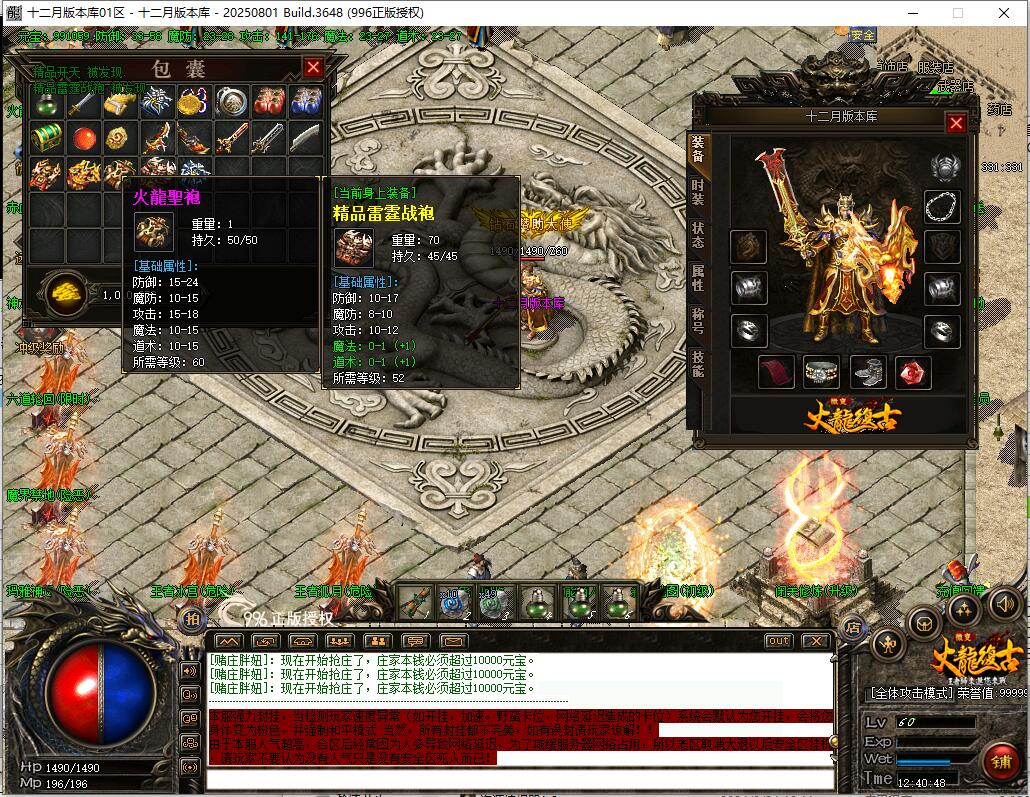This screenshot has width=1030, height=797.
Task: Open the 技能 skills tab
Action: click(x=697, y=365)
